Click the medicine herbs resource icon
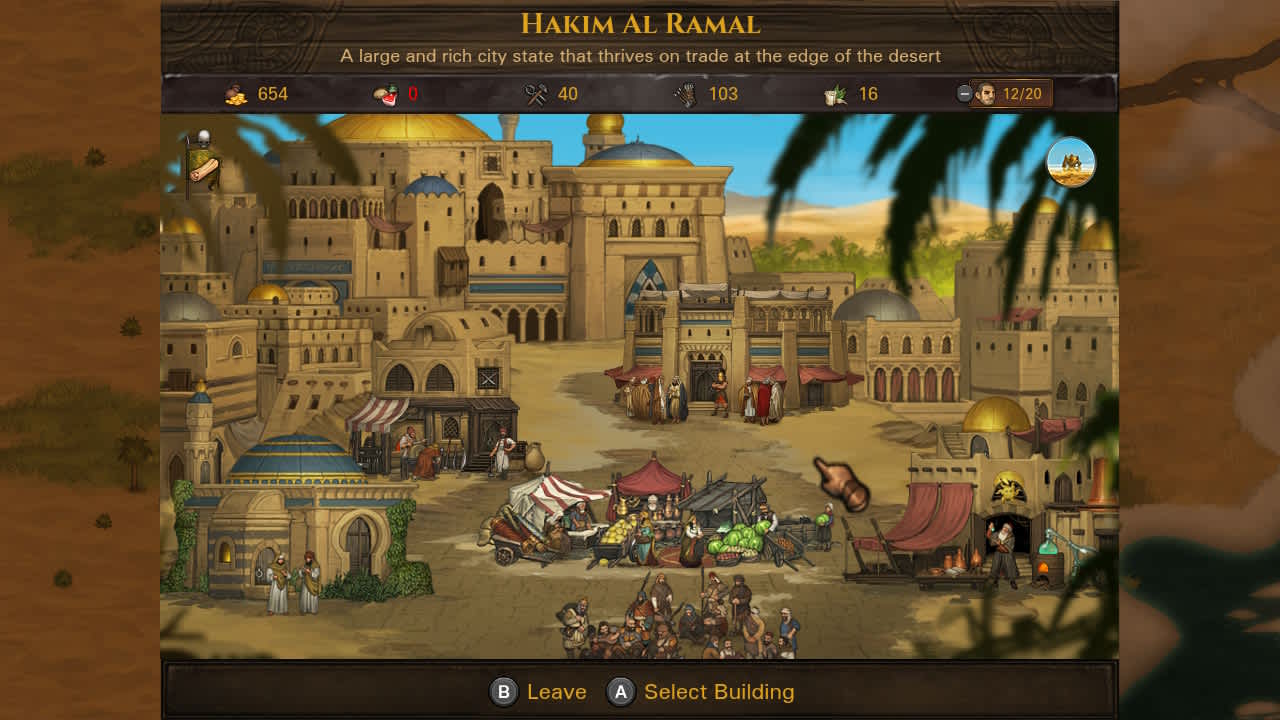The width and height of the screenshot is (1280, 720). (838, 93)
